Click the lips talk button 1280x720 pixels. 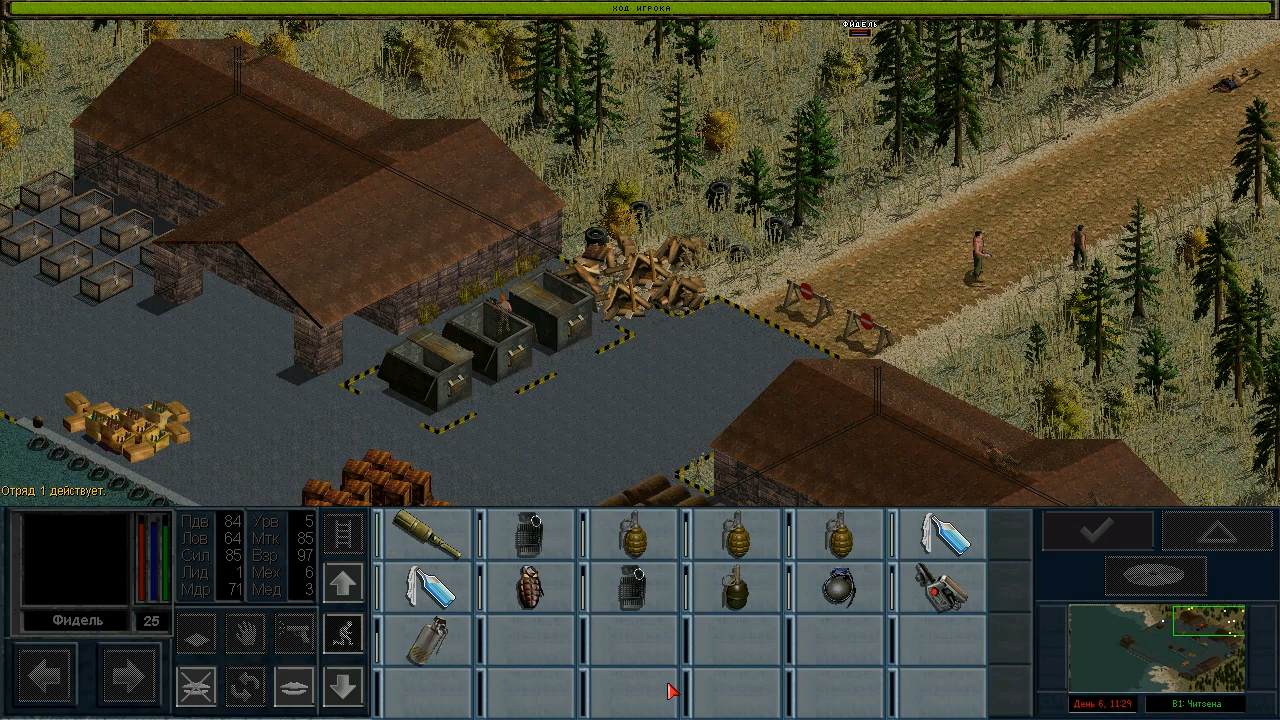pos(294,686)
